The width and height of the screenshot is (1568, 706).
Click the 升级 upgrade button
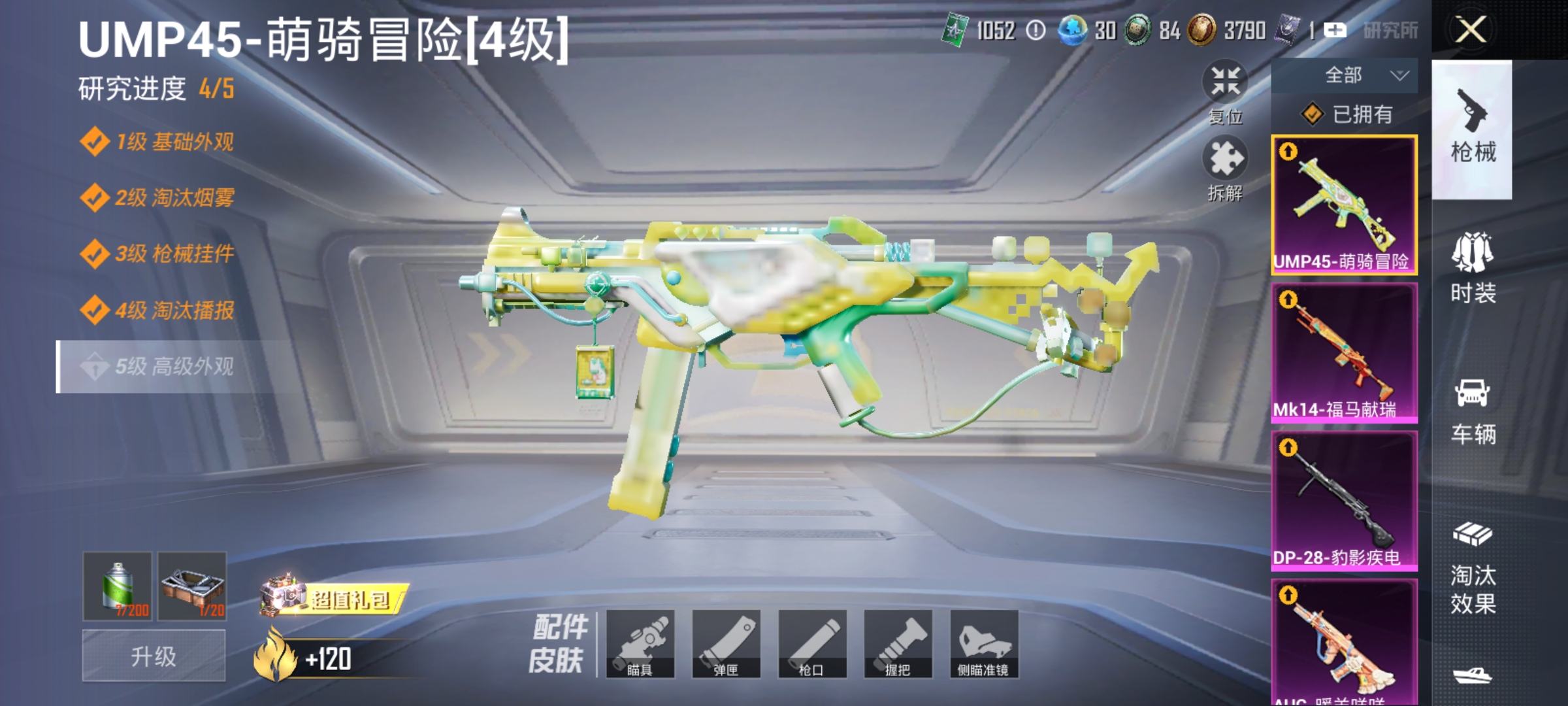[x=154, y=654]
